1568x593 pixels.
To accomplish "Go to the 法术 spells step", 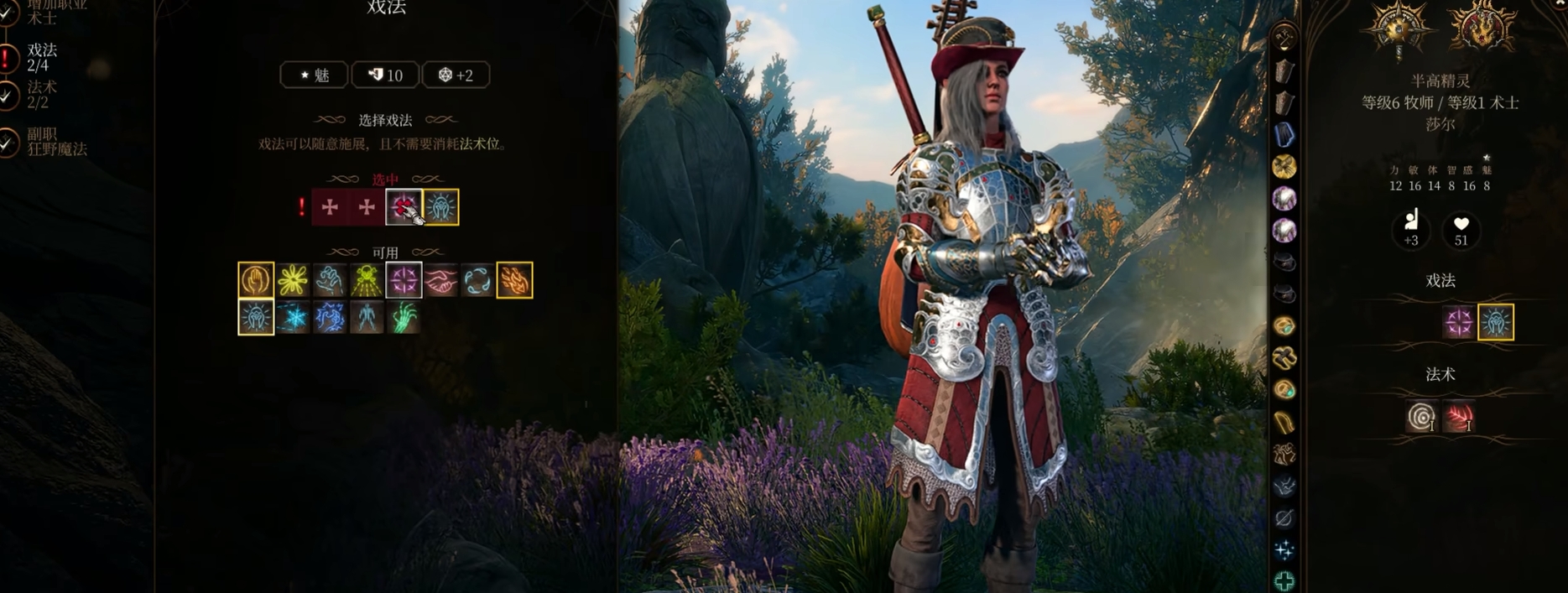I will (40, 94).
